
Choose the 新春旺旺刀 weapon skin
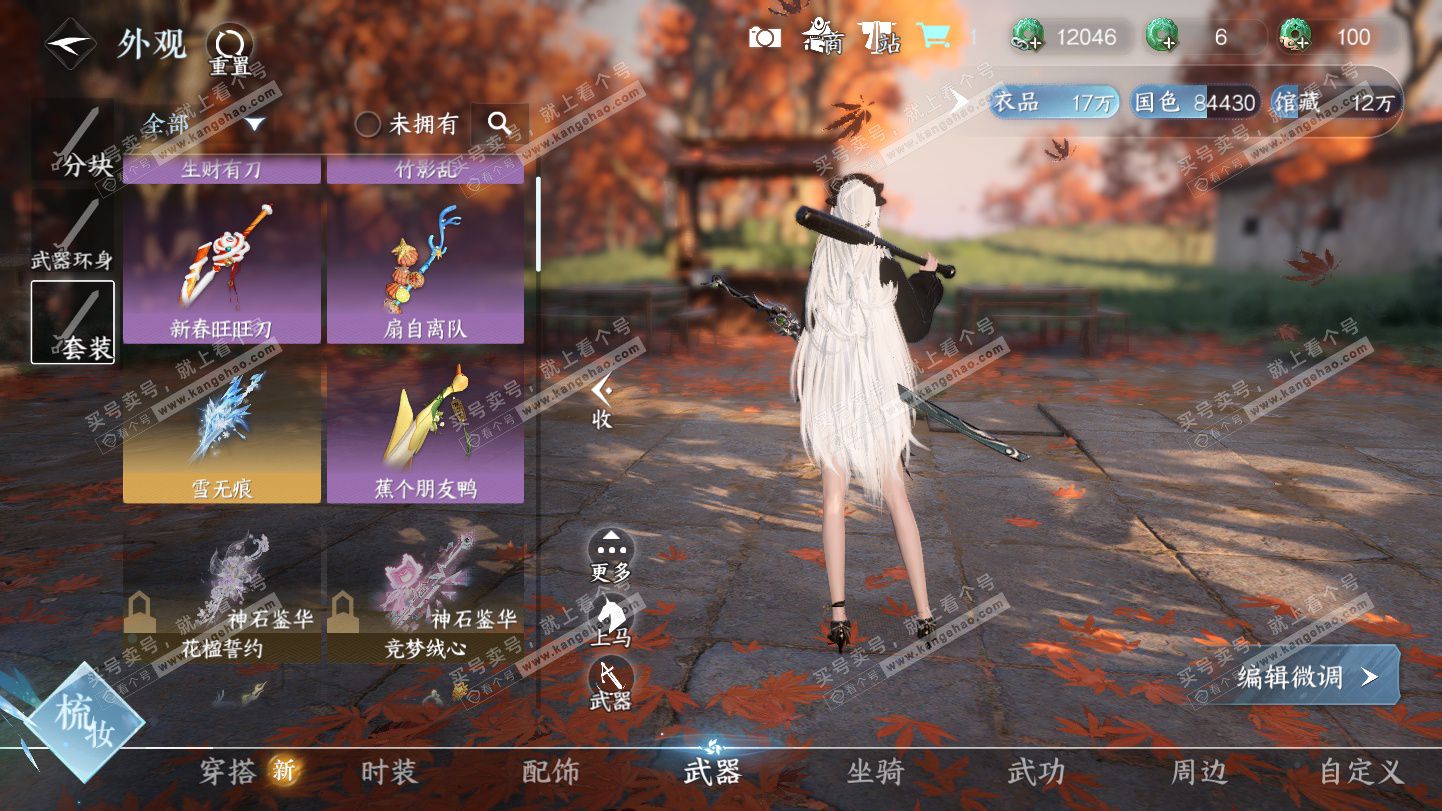tap(222, 266)
